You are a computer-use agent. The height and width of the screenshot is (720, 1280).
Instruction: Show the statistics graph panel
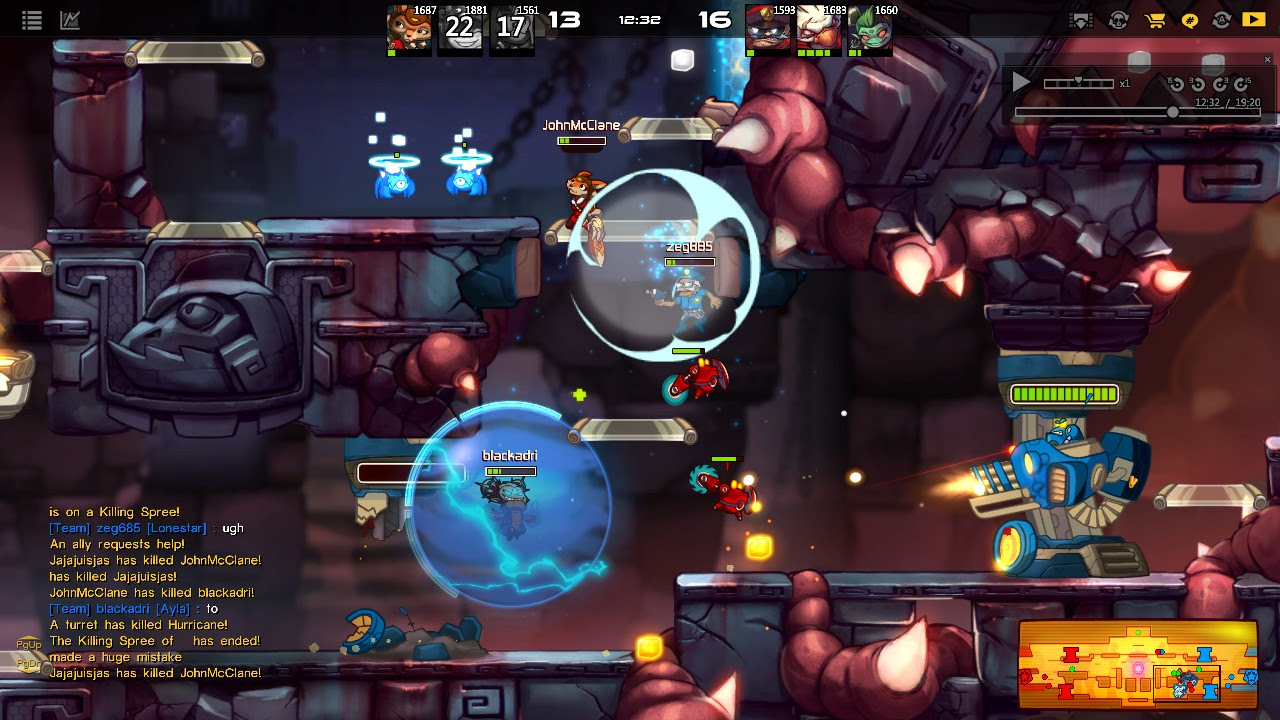tap(70, 19)
